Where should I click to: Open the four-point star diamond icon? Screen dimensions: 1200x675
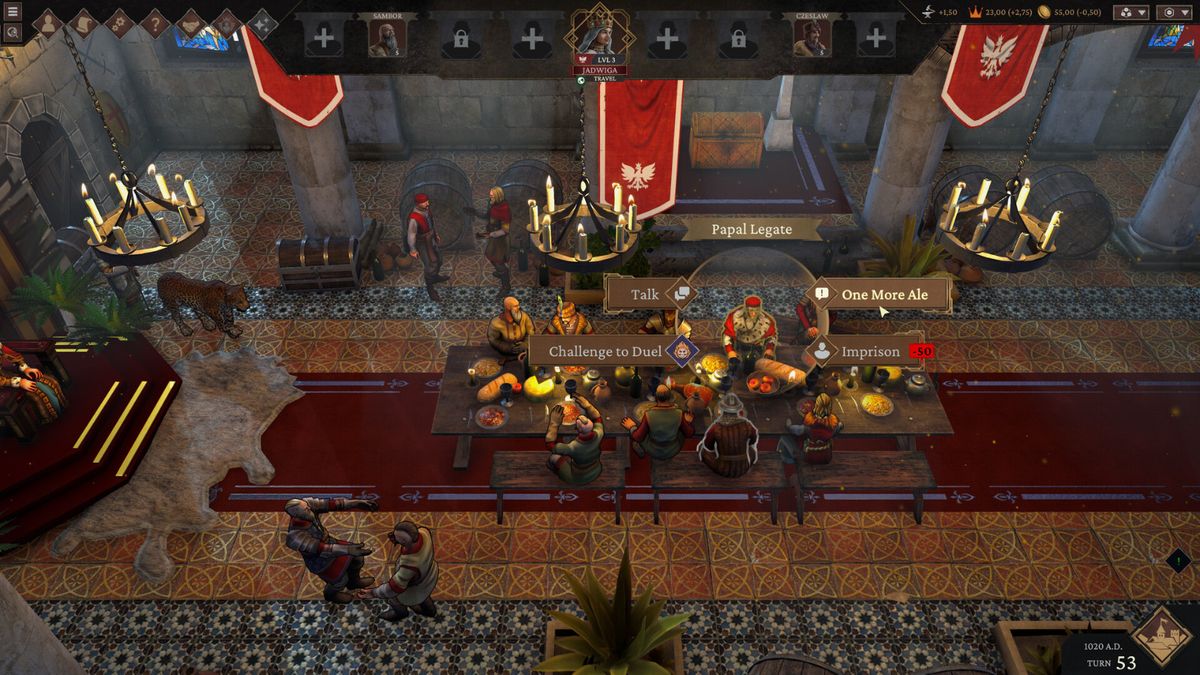point(262,23)
